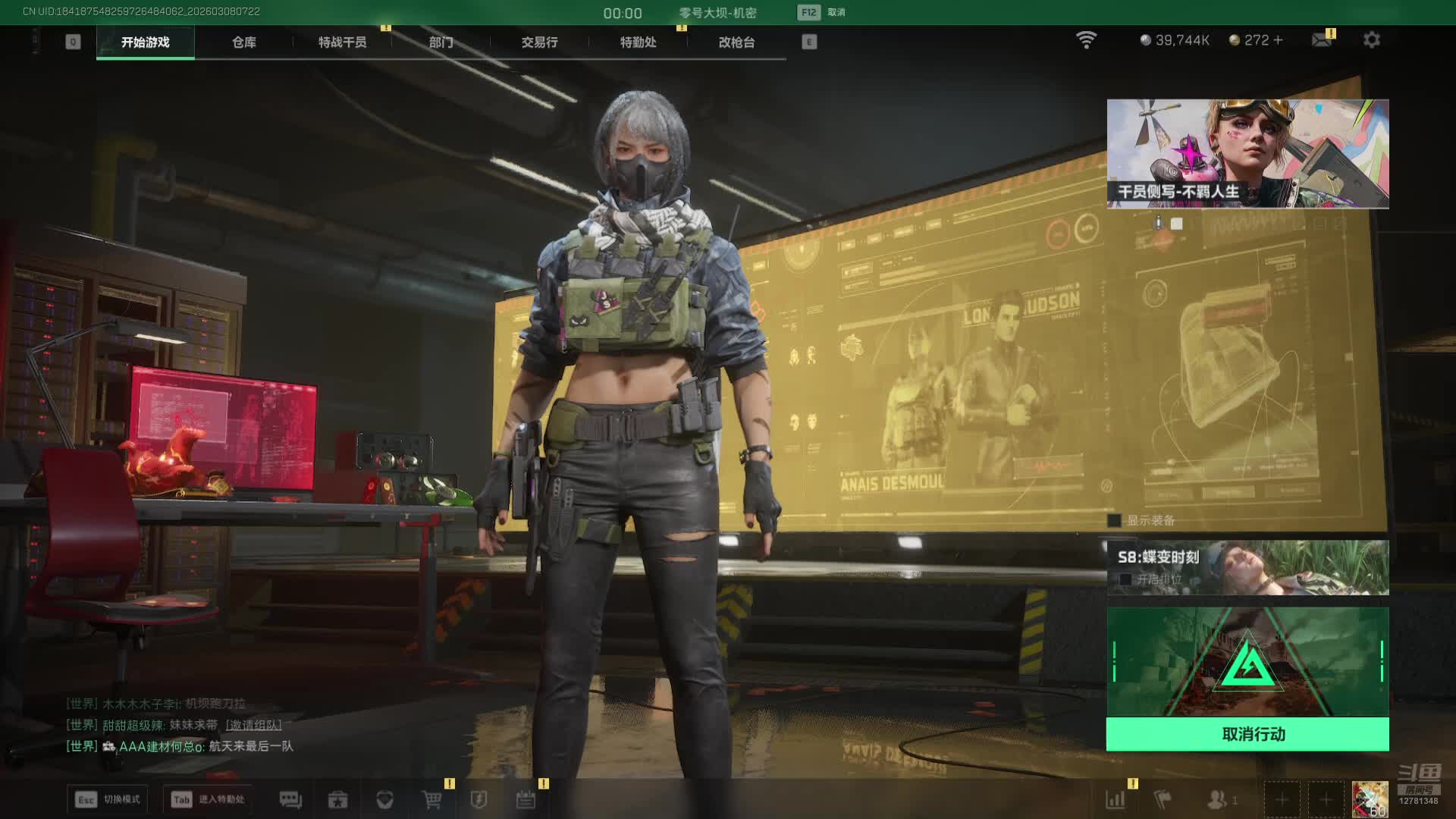Screen dimensions: 1456x819
Task: Go to the 交易行 auction house tab
Action: tap(540, 42)
